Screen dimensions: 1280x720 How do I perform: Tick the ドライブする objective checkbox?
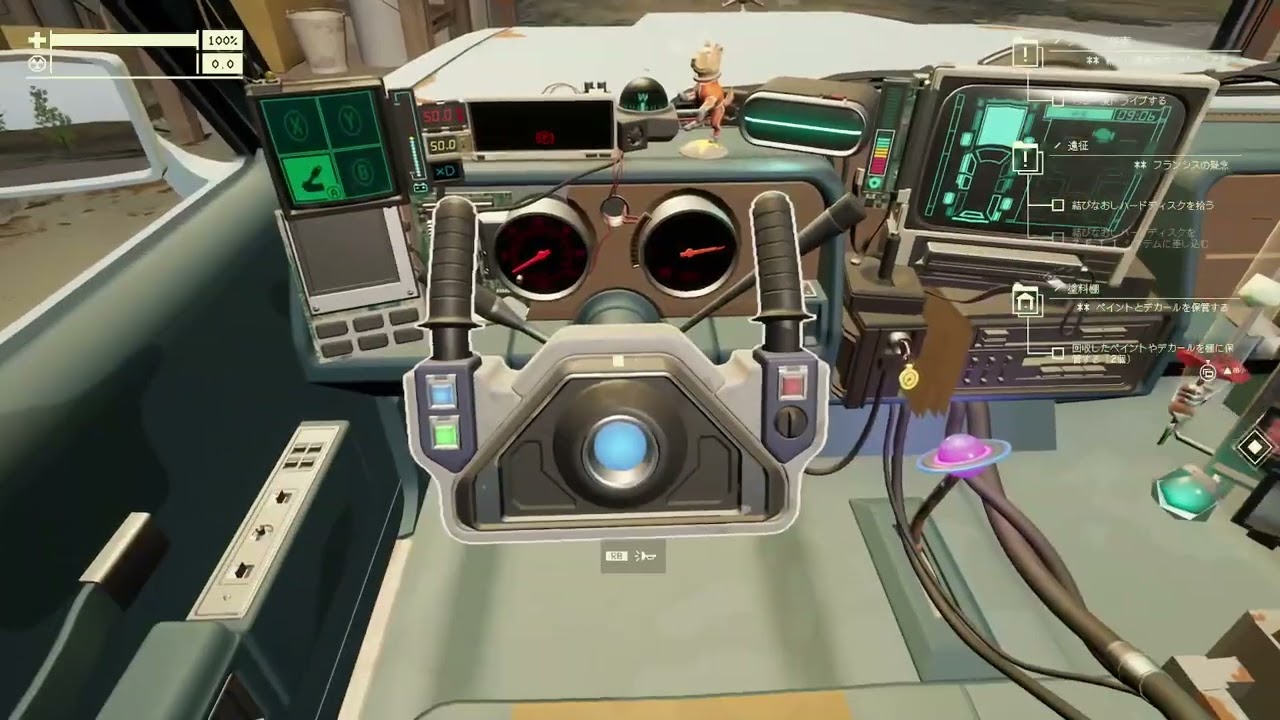pos(1058,101)
